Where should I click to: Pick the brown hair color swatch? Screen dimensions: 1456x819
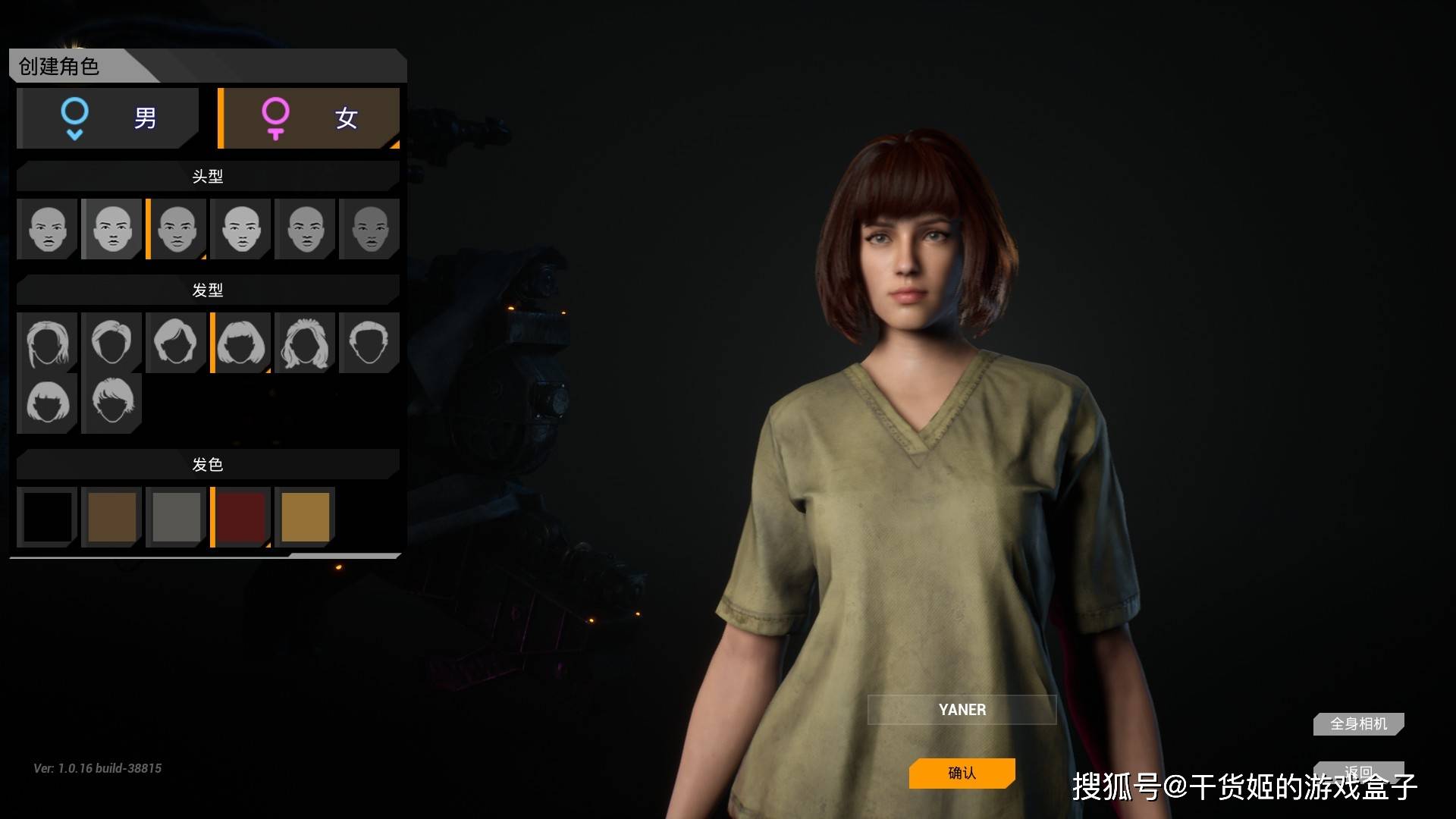click(111, 517)
